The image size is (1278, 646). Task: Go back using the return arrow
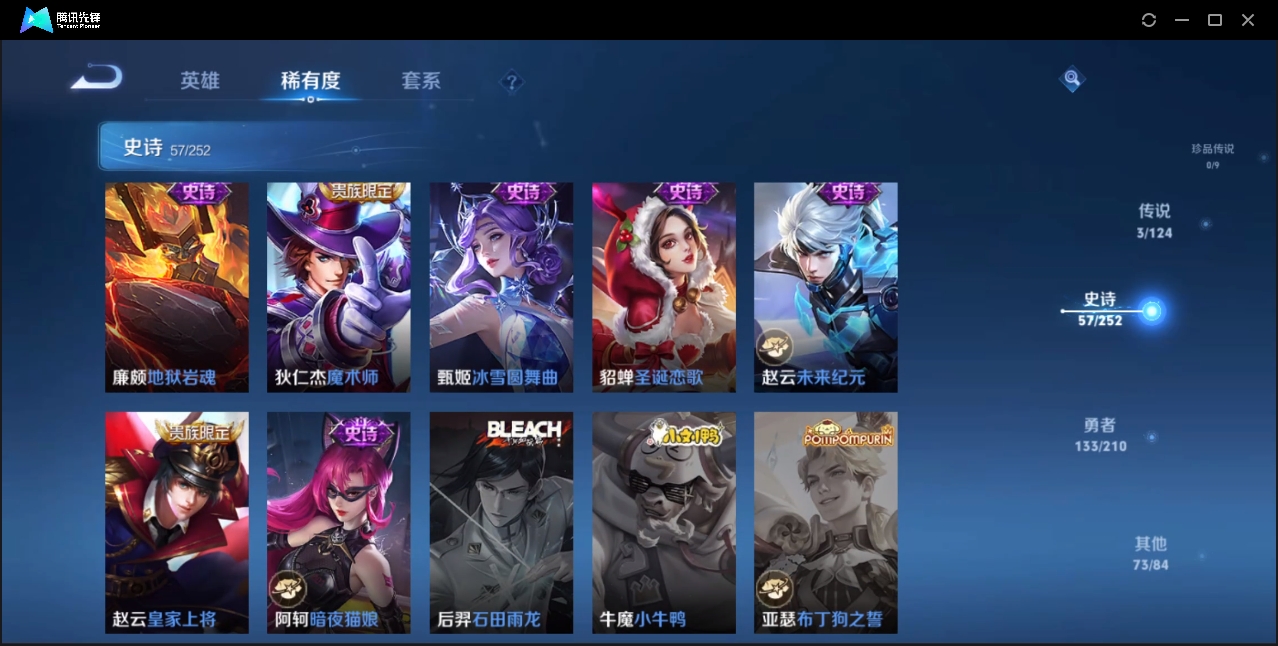pyautogui.click(x=96, y=77)
